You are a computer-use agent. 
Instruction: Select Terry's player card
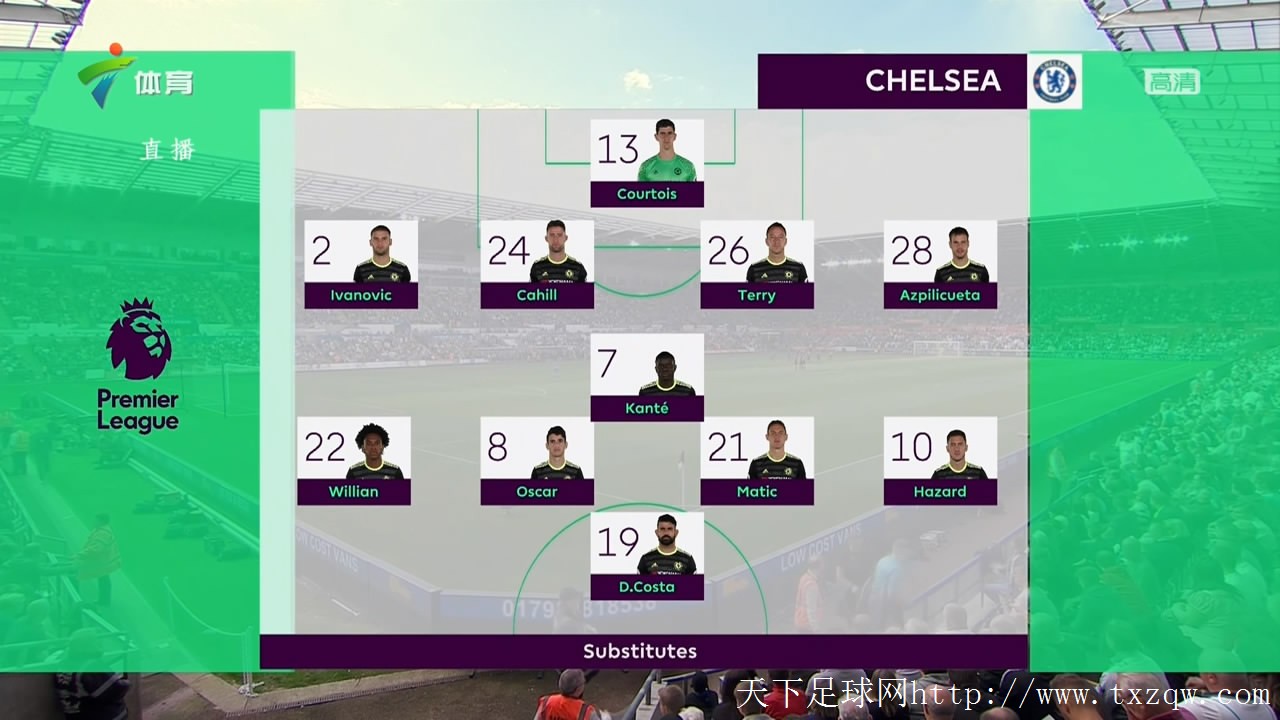pyautogui.click(x=757, y=264)
